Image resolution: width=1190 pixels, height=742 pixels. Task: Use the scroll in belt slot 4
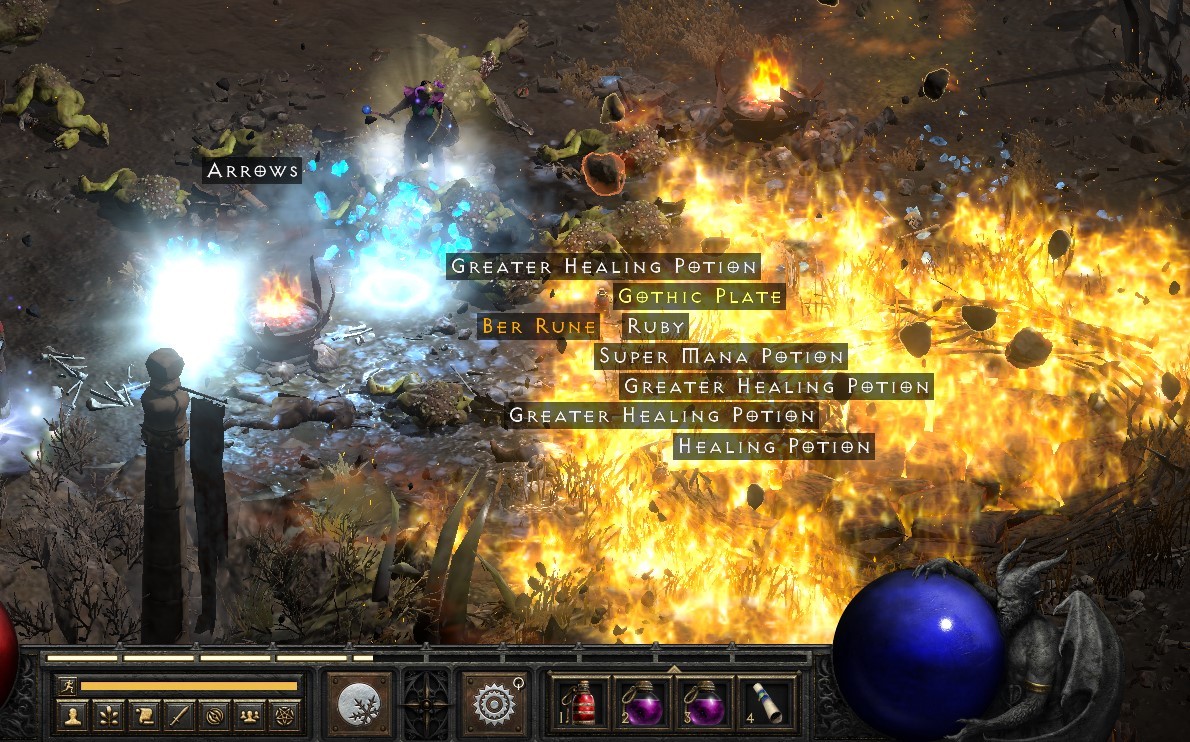[x=767, y=703]
